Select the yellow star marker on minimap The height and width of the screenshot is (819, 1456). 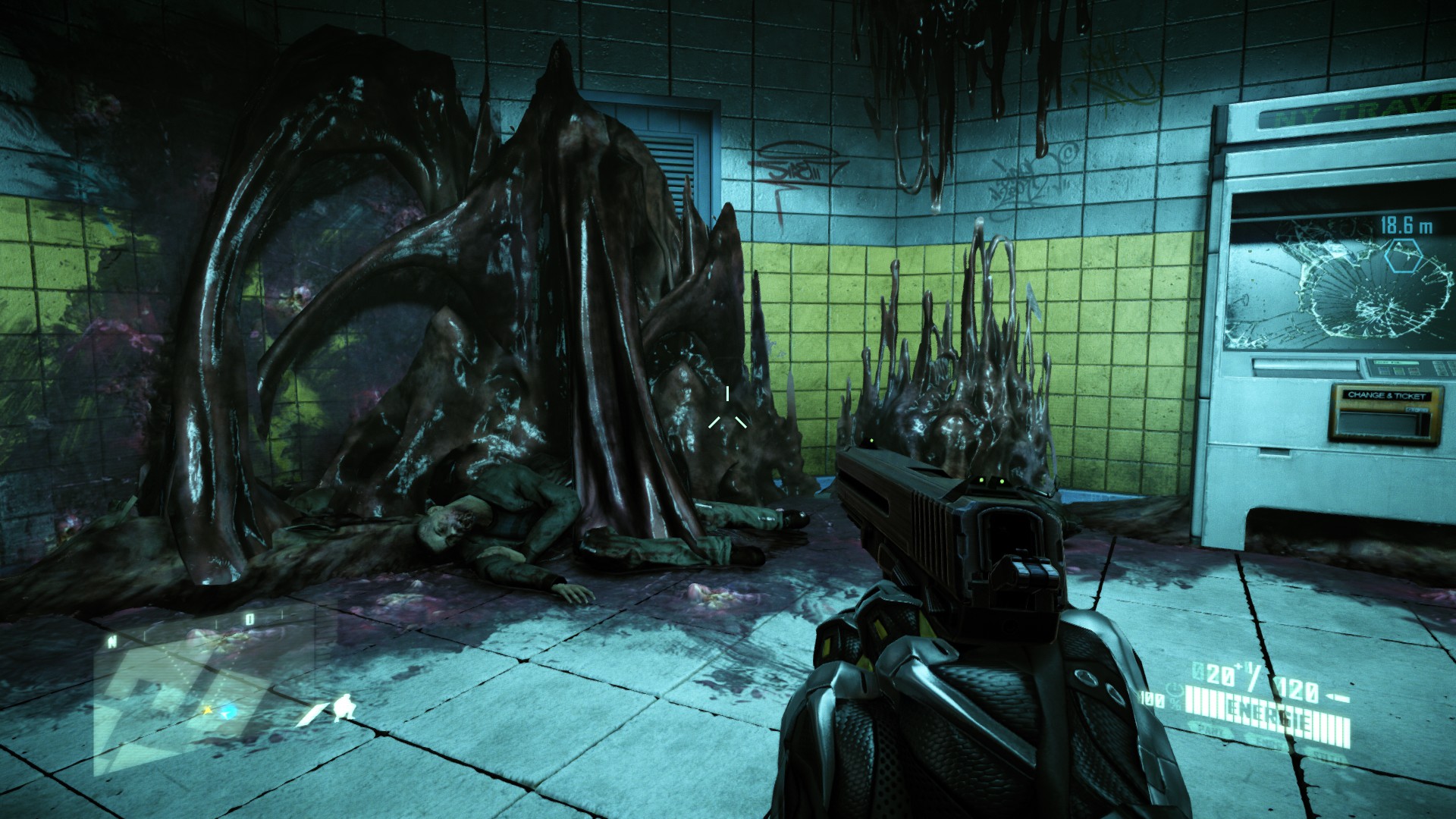point(207,711)
